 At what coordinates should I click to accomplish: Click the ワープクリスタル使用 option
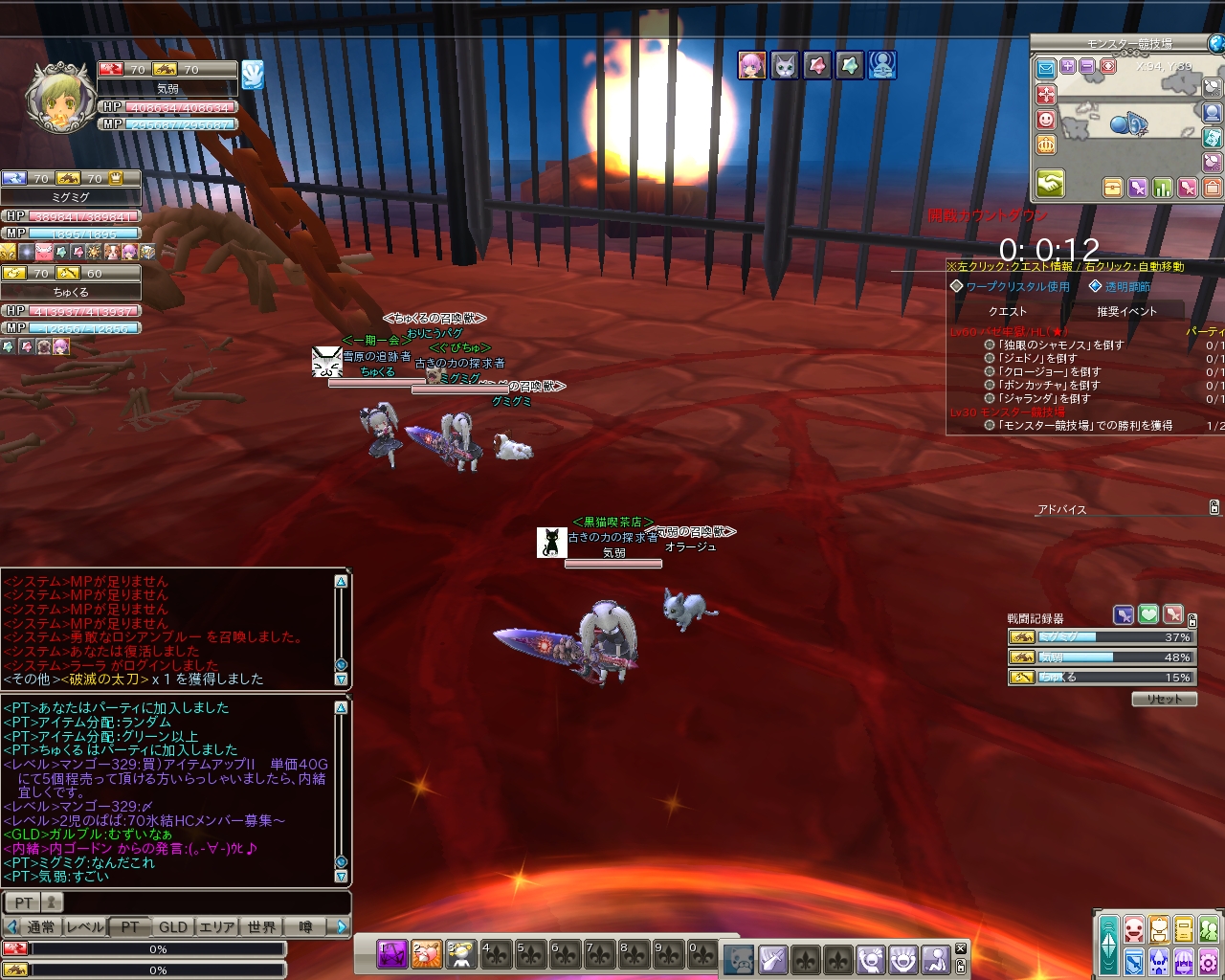coord(1016,286)
